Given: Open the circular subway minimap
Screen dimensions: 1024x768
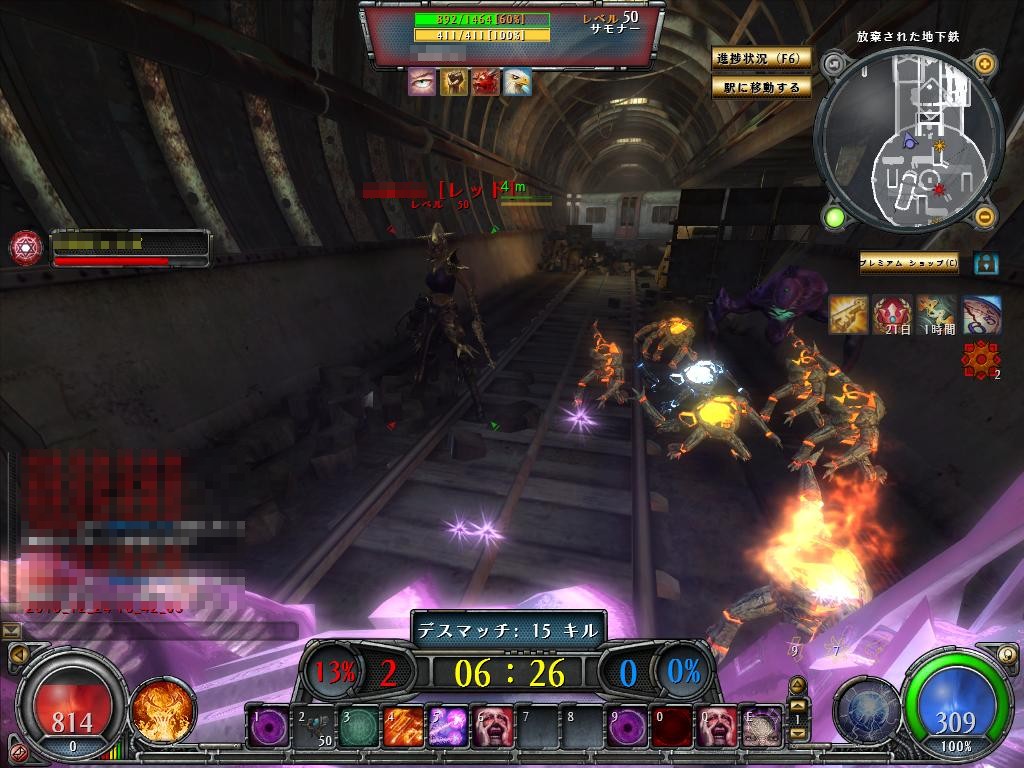Looking at the screenshot, I should pos(909,140).
